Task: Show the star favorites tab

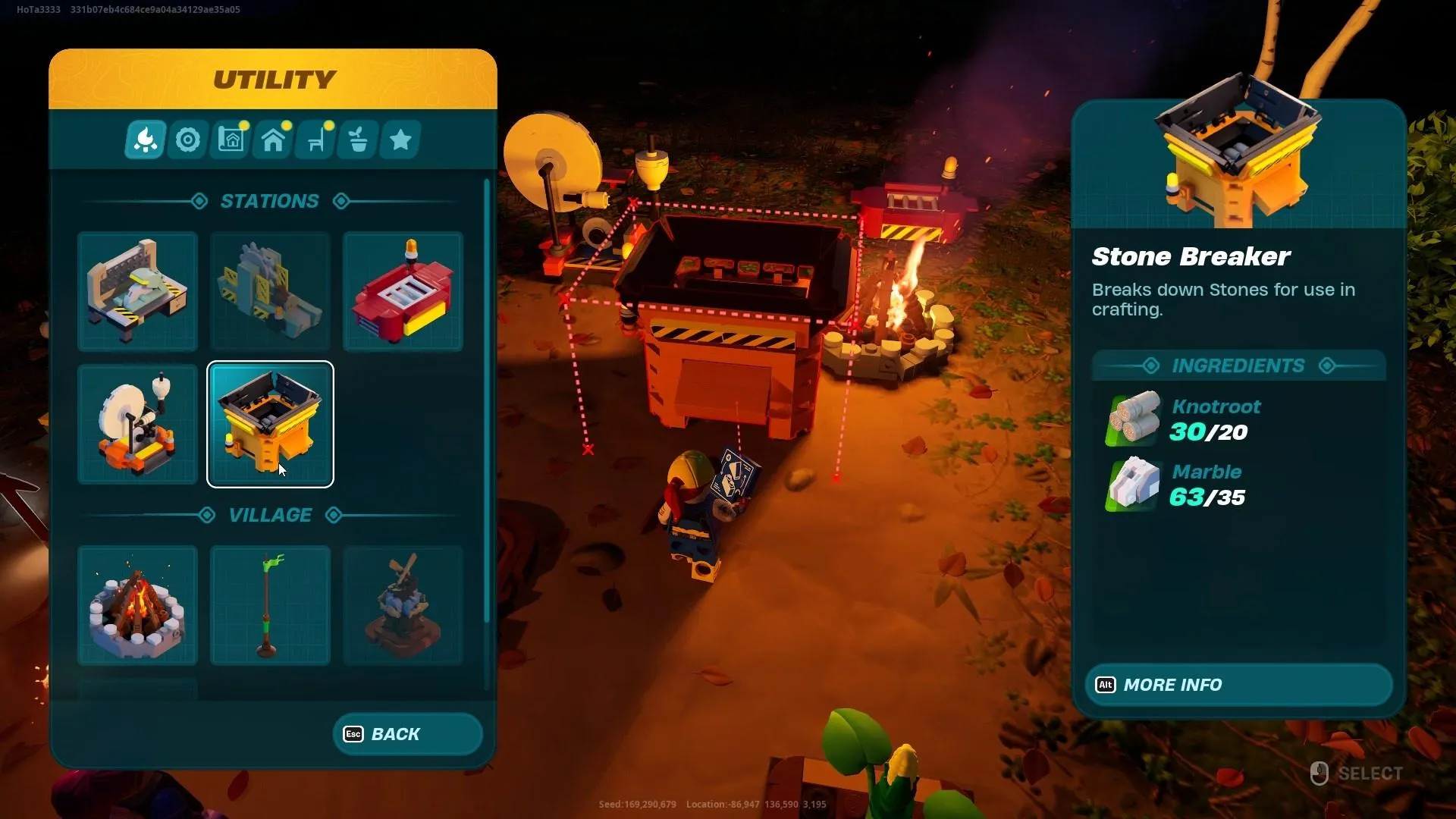Action: (x=400, y=140)
